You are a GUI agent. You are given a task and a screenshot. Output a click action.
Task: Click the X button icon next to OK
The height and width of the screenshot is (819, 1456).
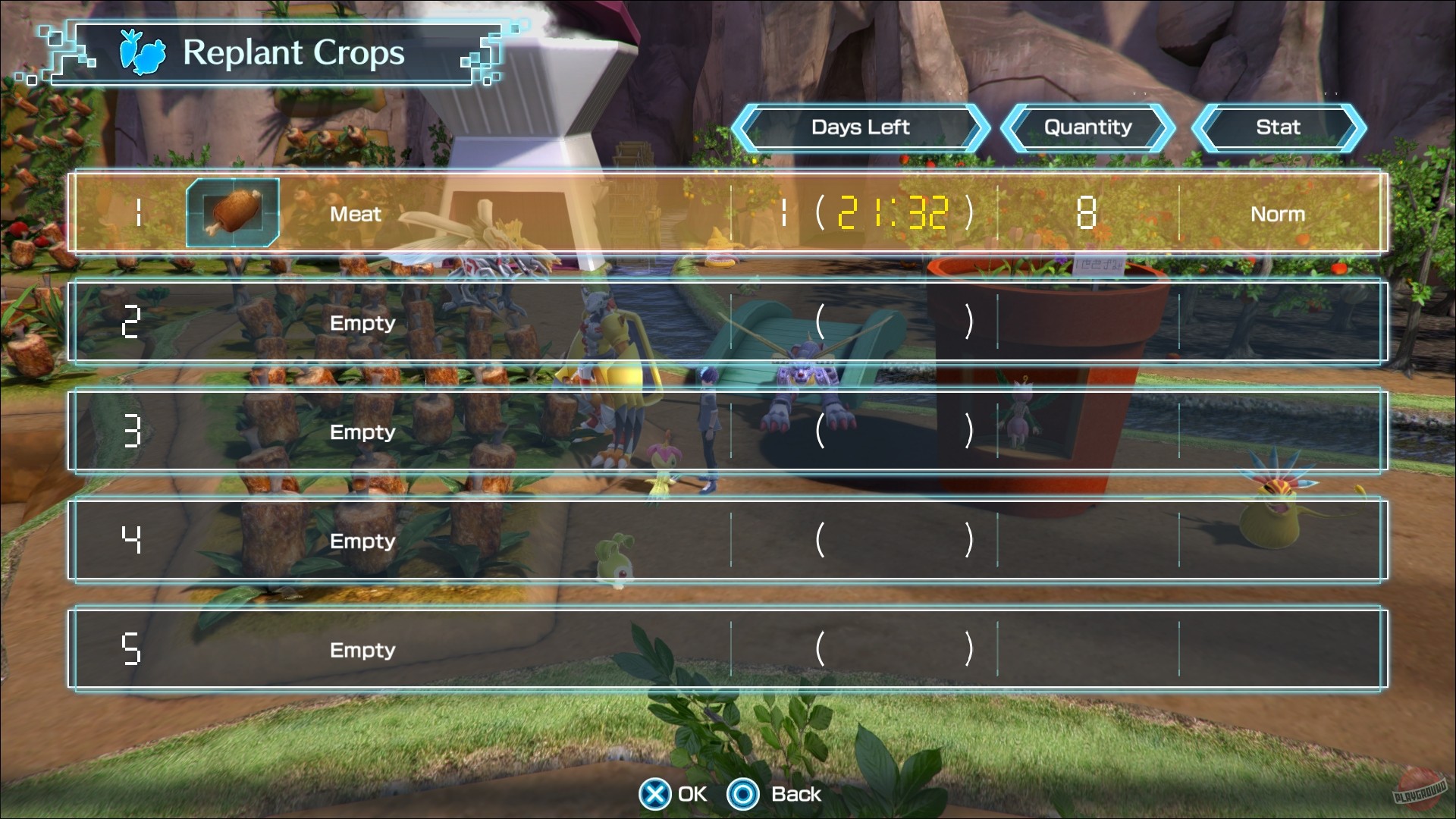pyautogui.click(x=654, y=794)
